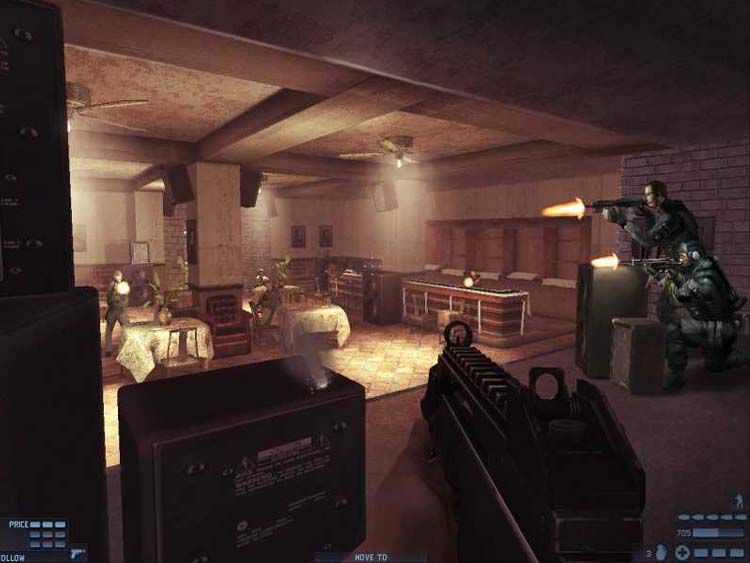Select the pistol icon beside the squad order

pyautogui.click(x=77, y=552)
